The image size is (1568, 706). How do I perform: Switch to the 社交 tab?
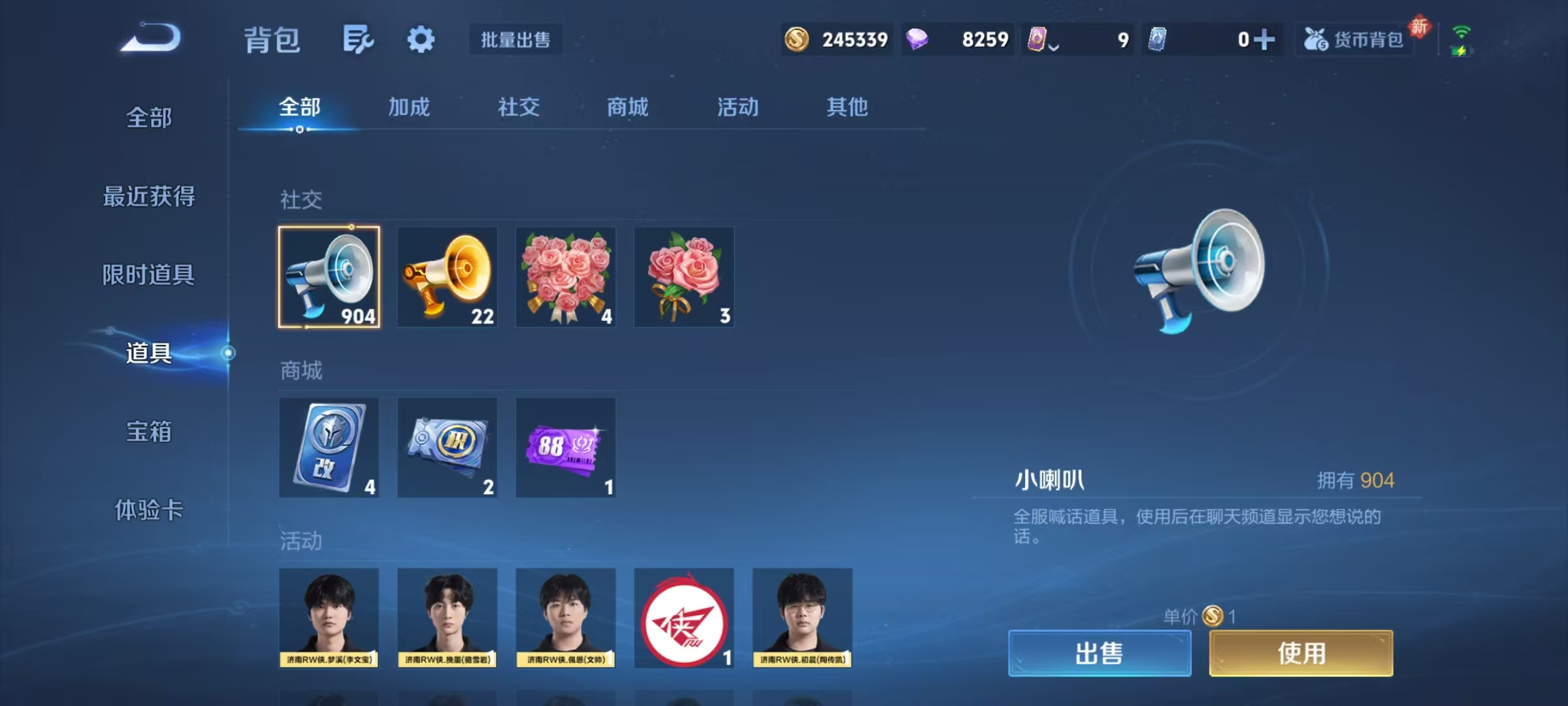pos(518,108)
